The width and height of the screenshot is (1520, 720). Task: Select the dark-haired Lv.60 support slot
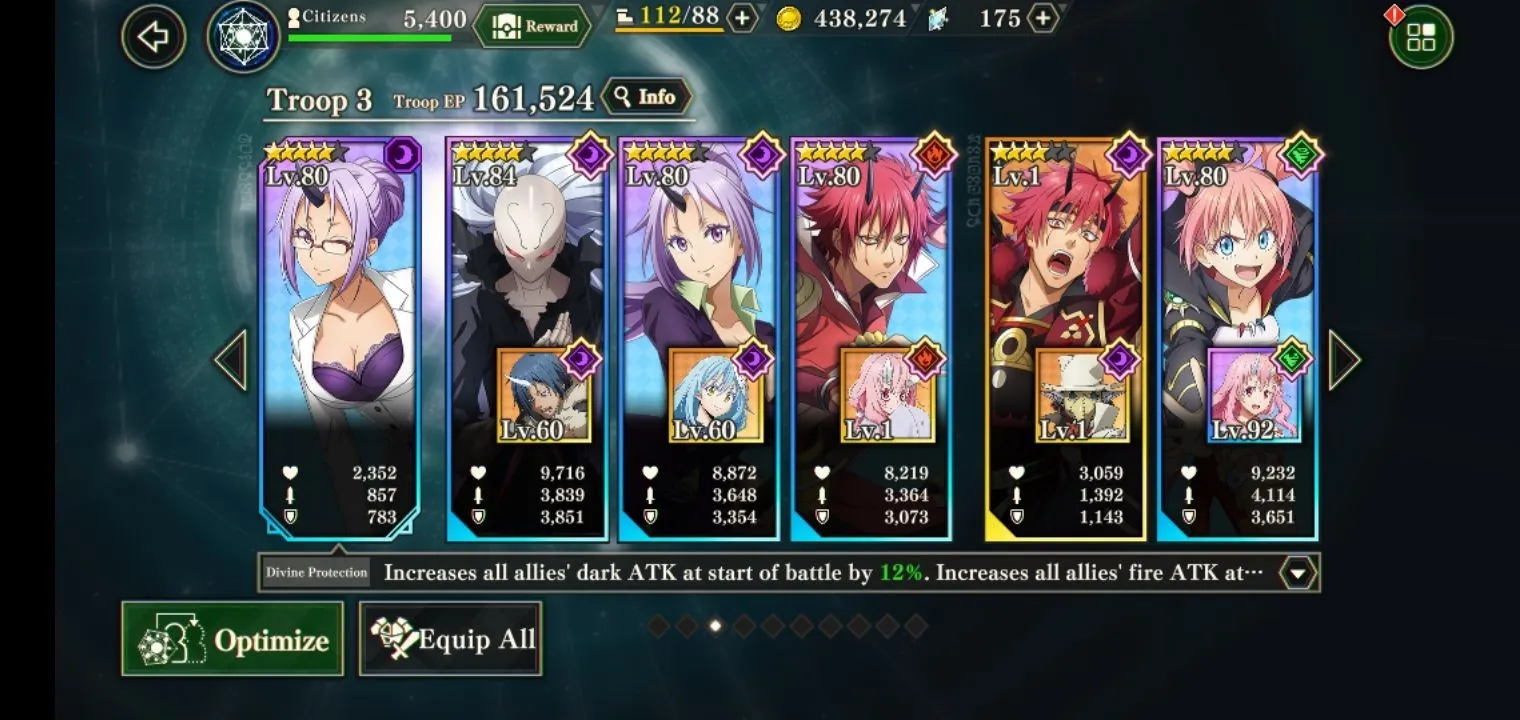[544, 397]
